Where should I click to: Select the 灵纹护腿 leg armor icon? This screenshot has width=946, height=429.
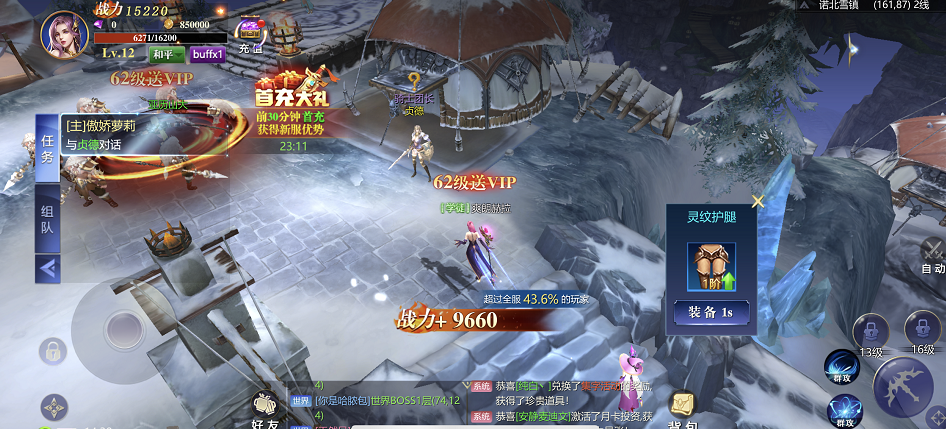(x=709, y=266)
